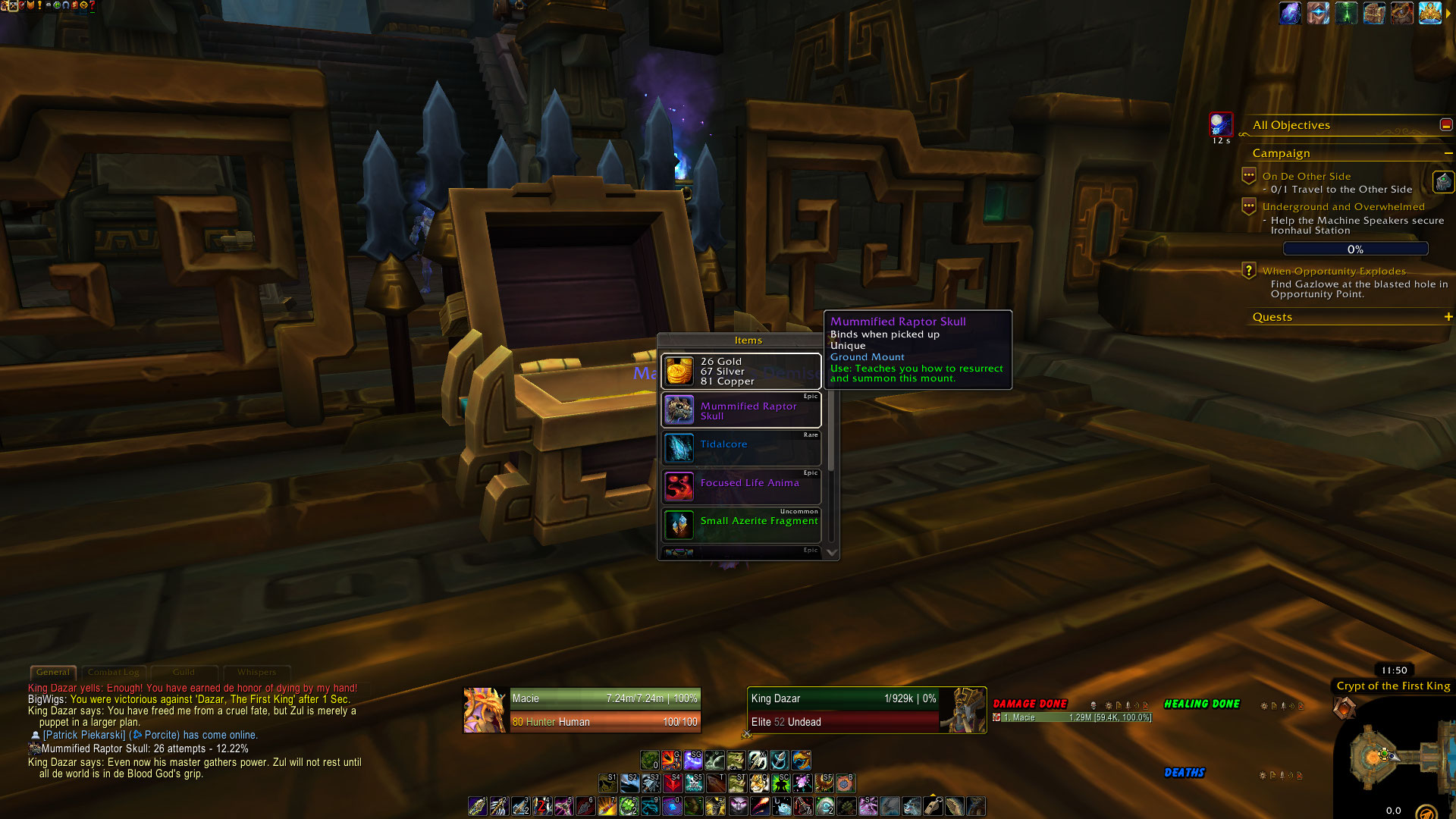Click the loot window's down arrow

coord(831,553)
